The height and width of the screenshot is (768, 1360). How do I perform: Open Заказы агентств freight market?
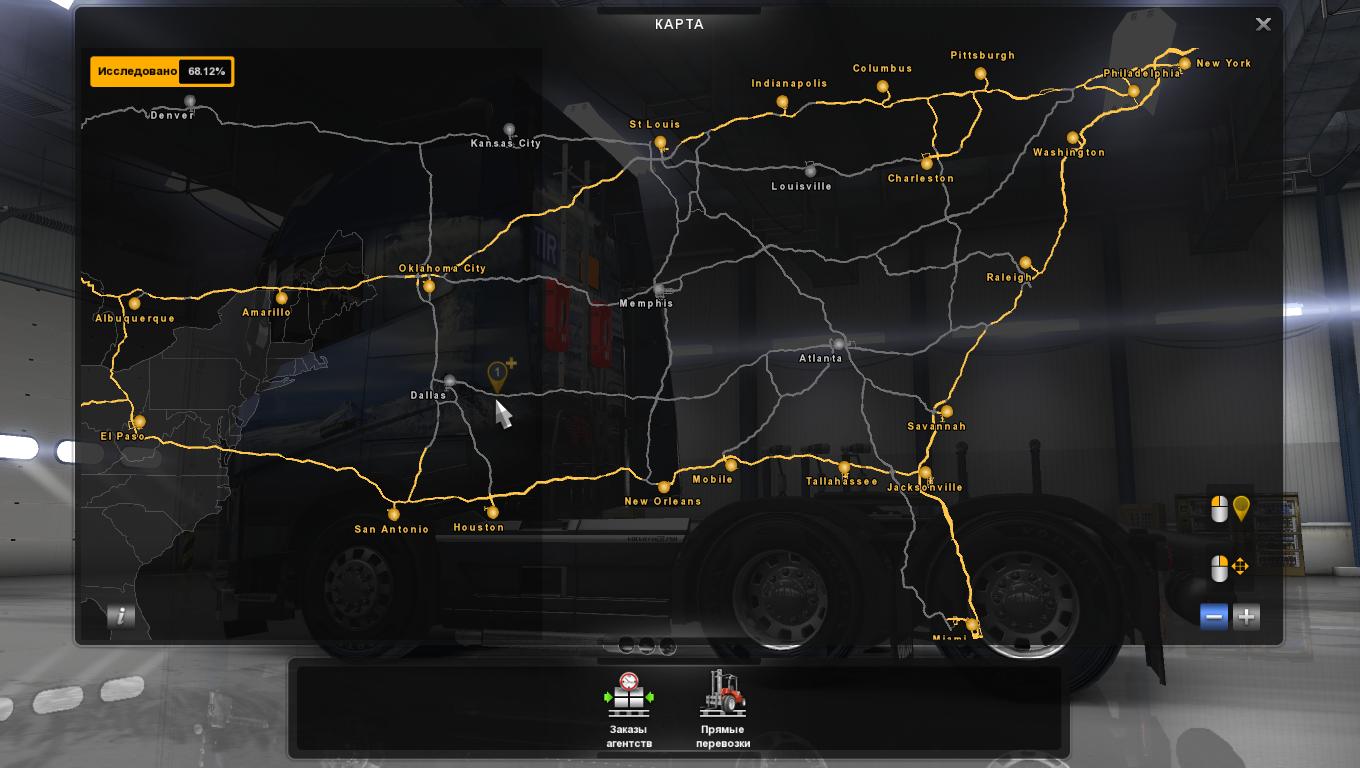(x=629, y=709)
